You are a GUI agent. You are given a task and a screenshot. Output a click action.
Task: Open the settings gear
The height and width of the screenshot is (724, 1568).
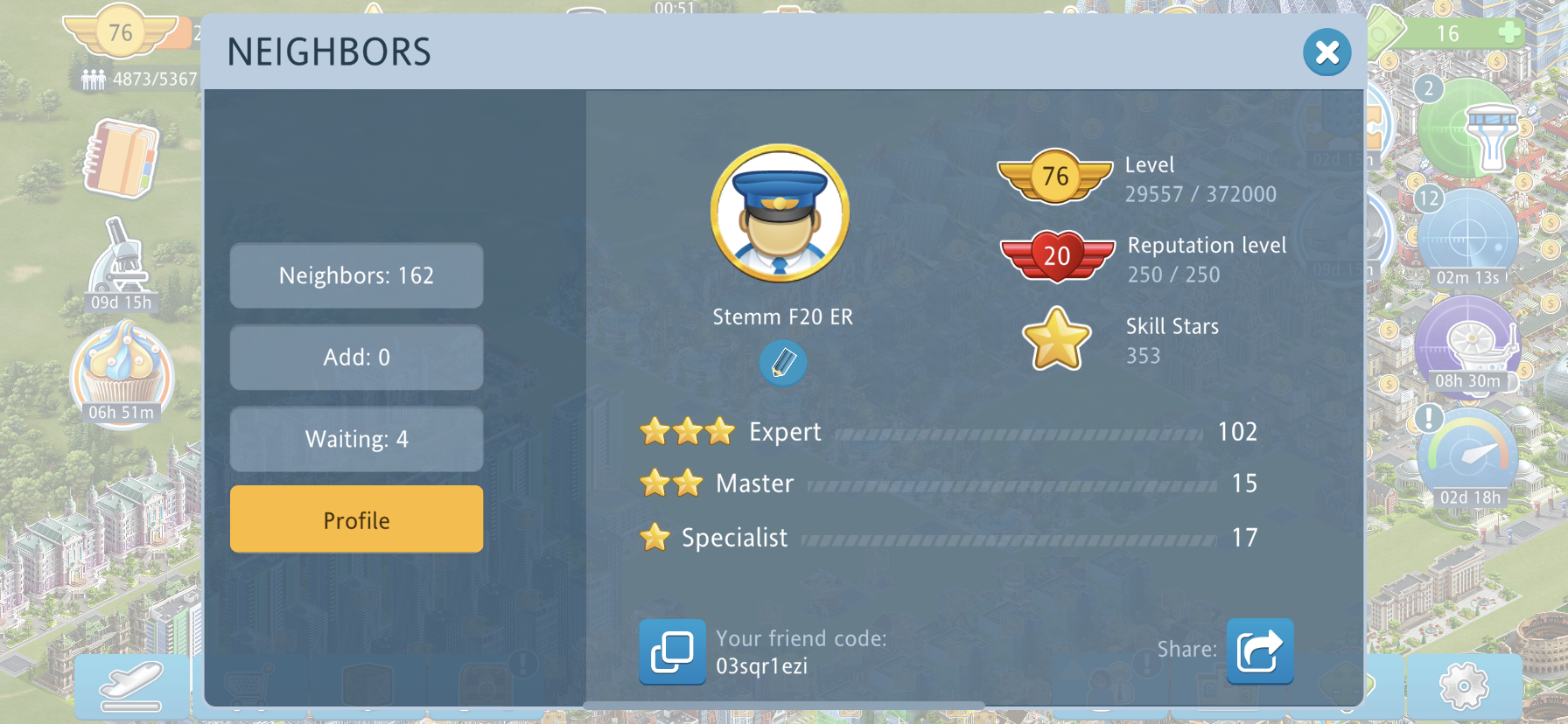[1463, 686]
